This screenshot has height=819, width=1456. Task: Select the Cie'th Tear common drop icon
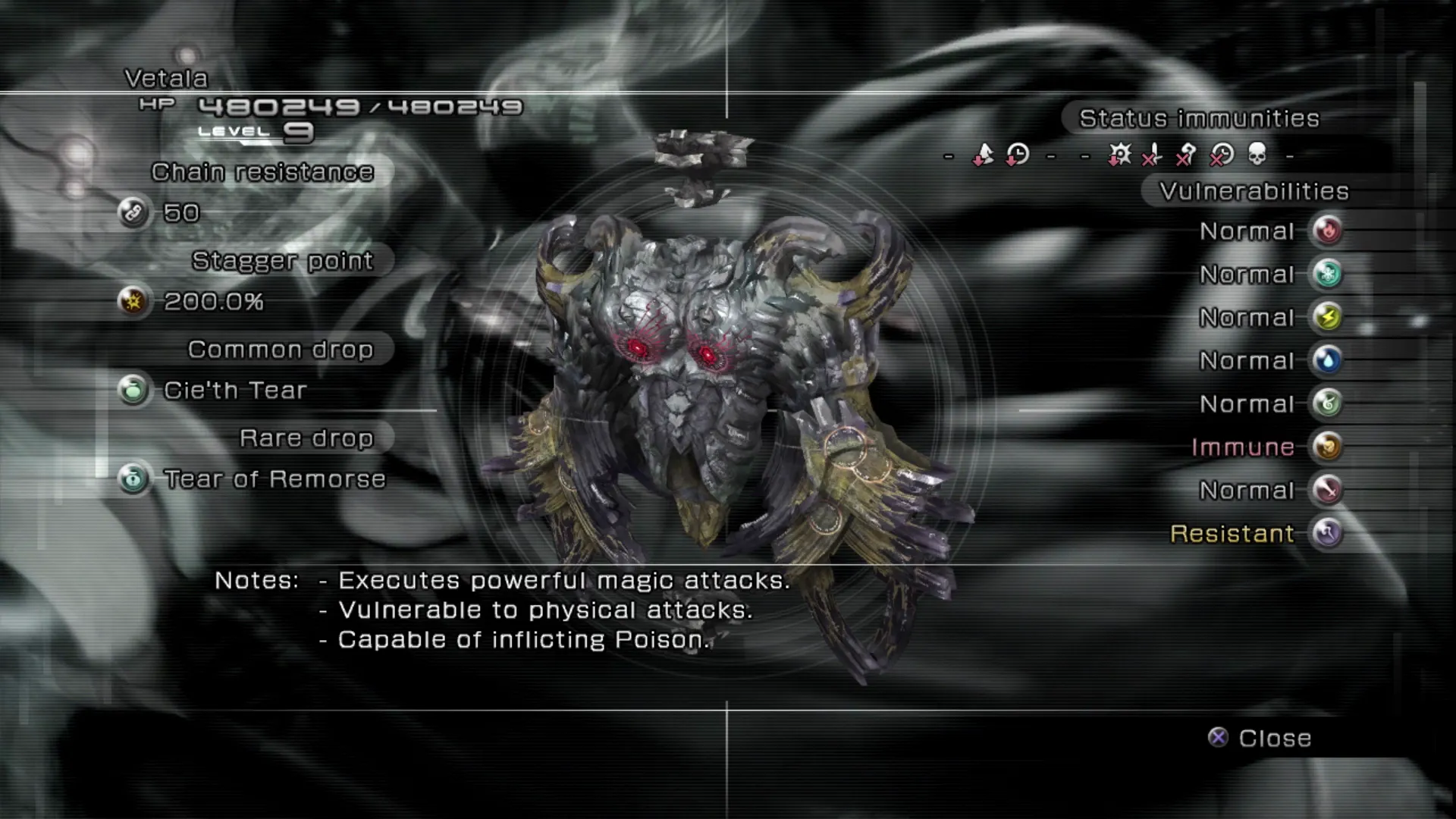coord(133,390)
